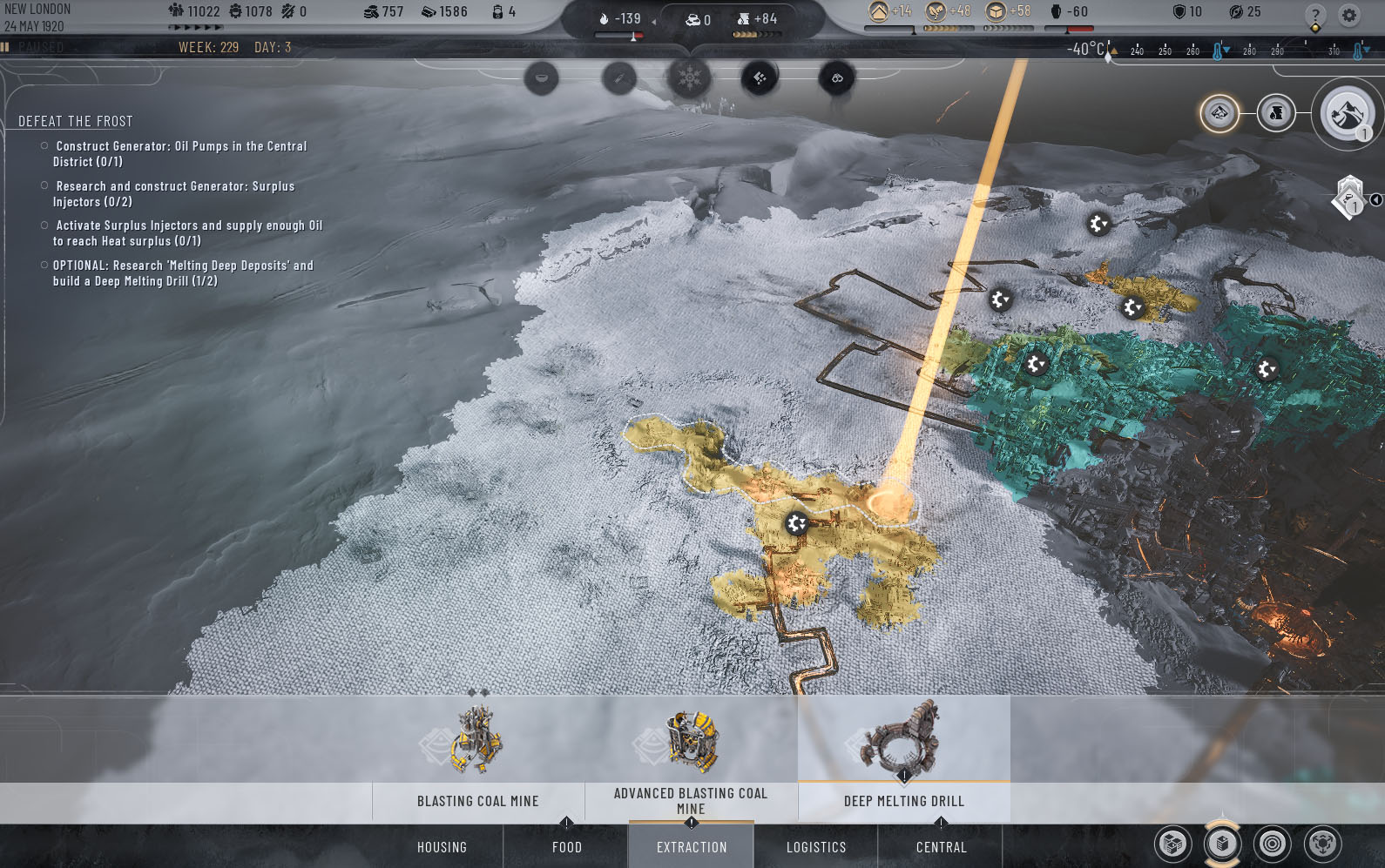Toggle the pause control near week counter
Viewport: 1385px width, 868px height.
[5, 47]
